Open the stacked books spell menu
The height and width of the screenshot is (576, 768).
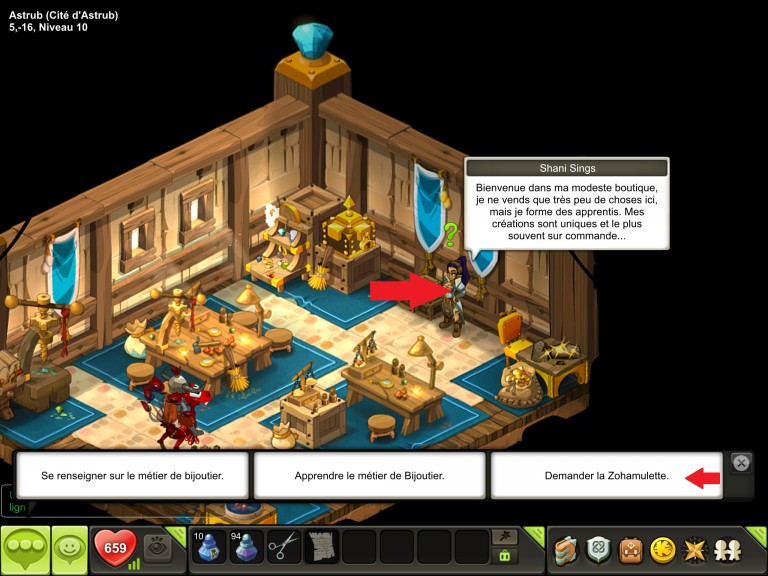click(566, 549)
